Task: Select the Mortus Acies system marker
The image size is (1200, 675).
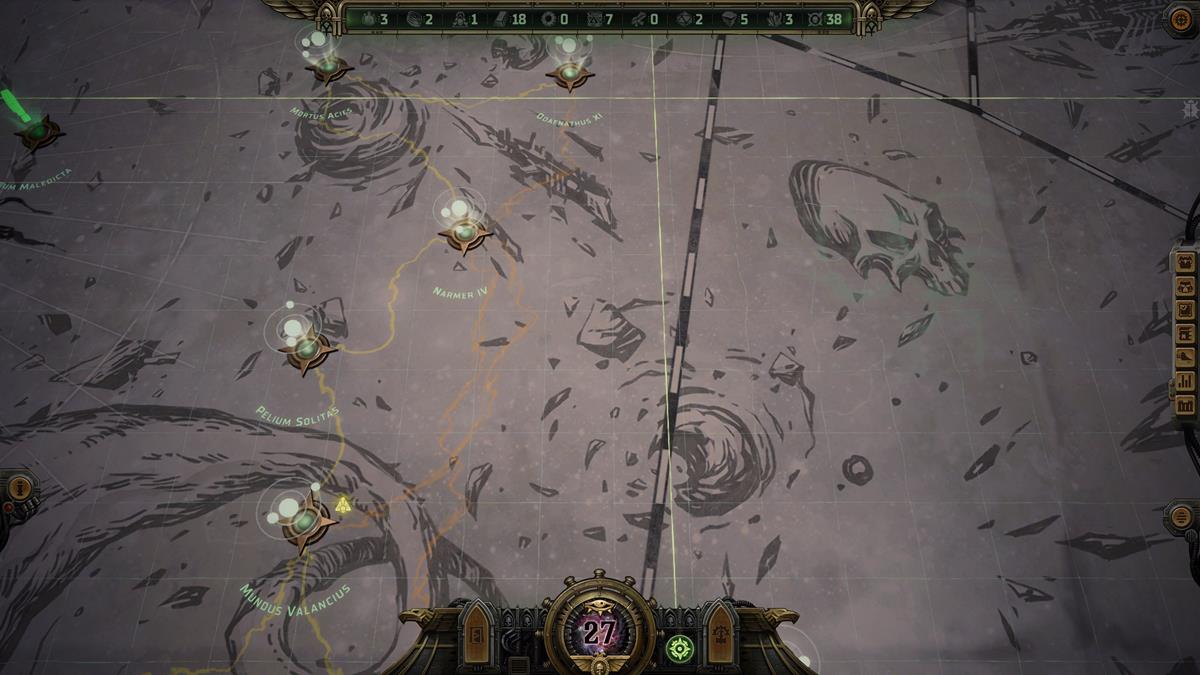Action: click(x=328, y=68)
